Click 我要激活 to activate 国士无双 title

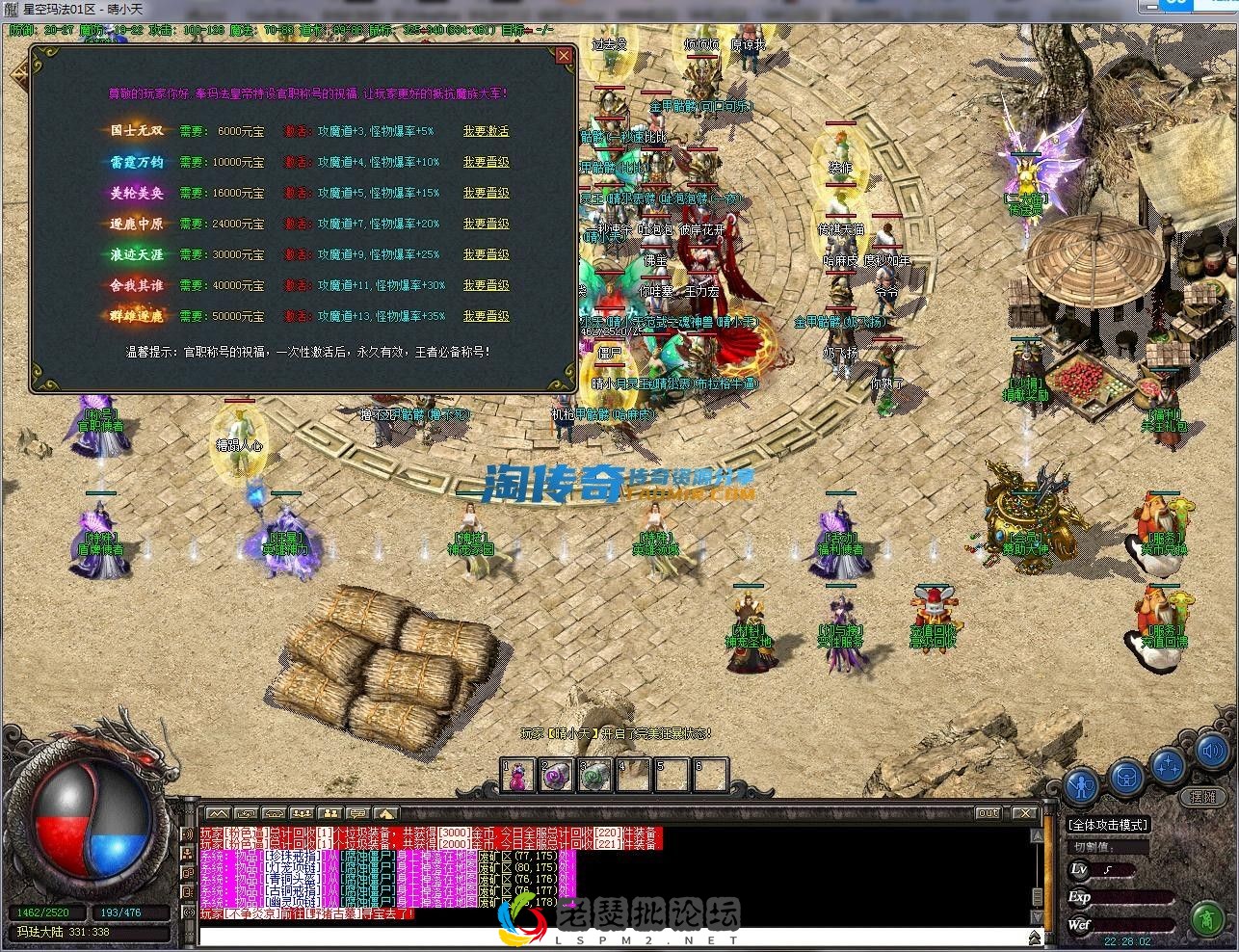486,130
